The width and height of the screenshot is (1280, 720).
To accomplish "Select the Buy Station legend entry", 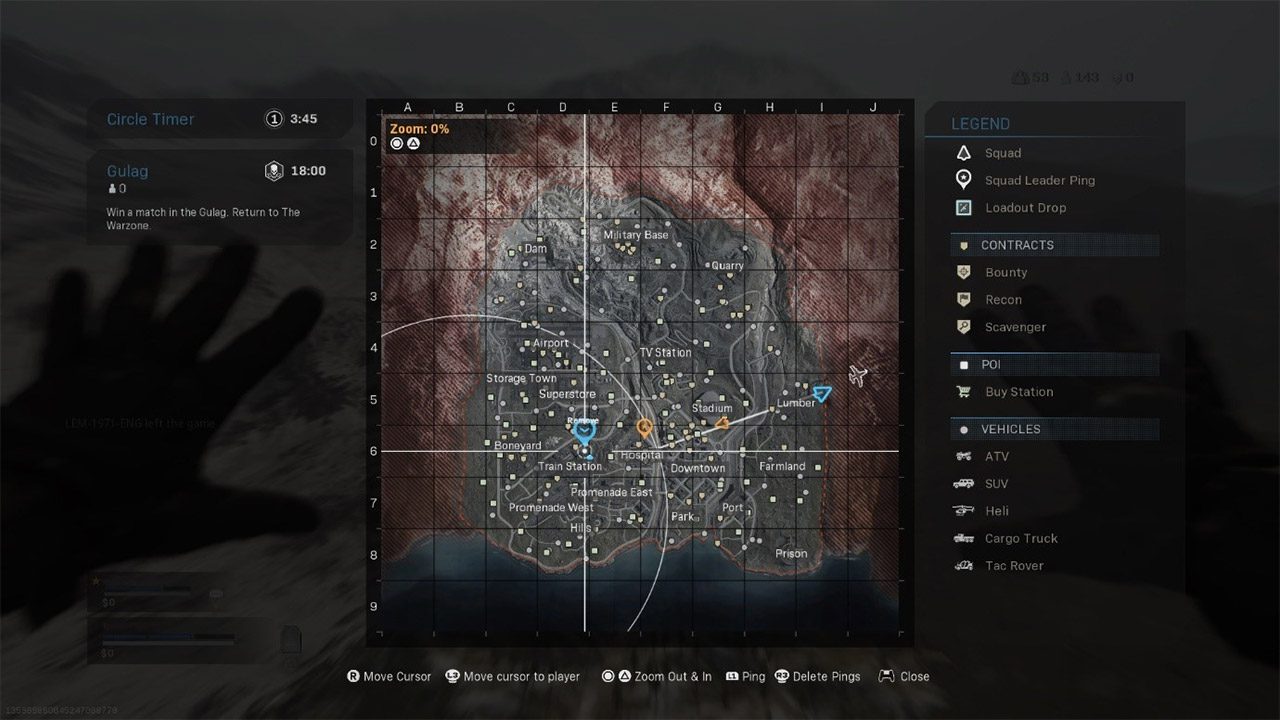I will coord(1018,392).
